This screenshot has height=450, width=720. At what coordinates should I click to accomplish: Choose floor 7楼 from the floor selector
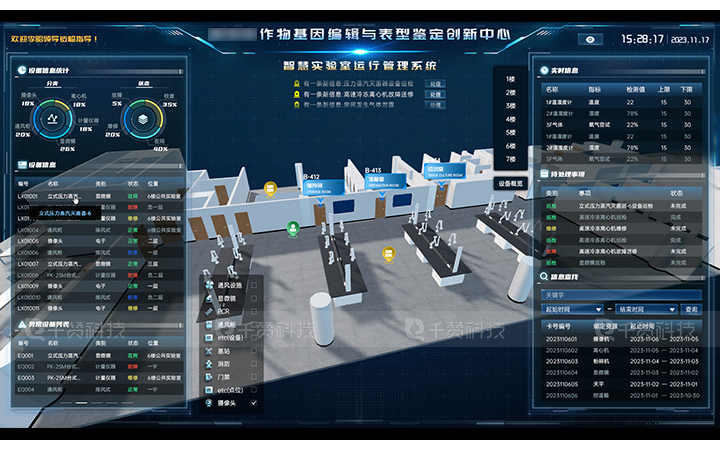510,158
